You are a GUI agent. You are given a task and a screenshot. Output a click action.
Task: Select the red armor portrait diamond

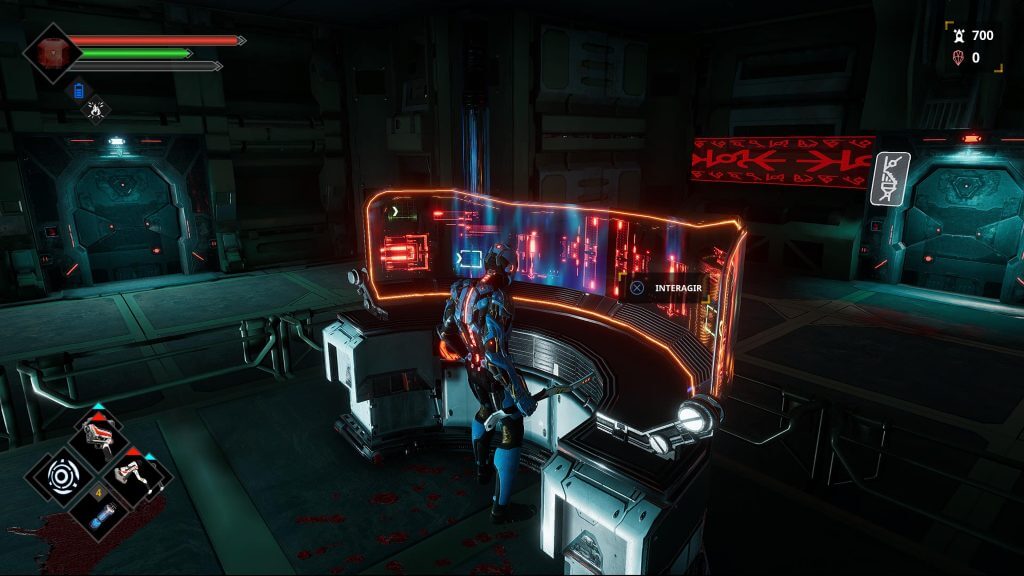point(49,52)
